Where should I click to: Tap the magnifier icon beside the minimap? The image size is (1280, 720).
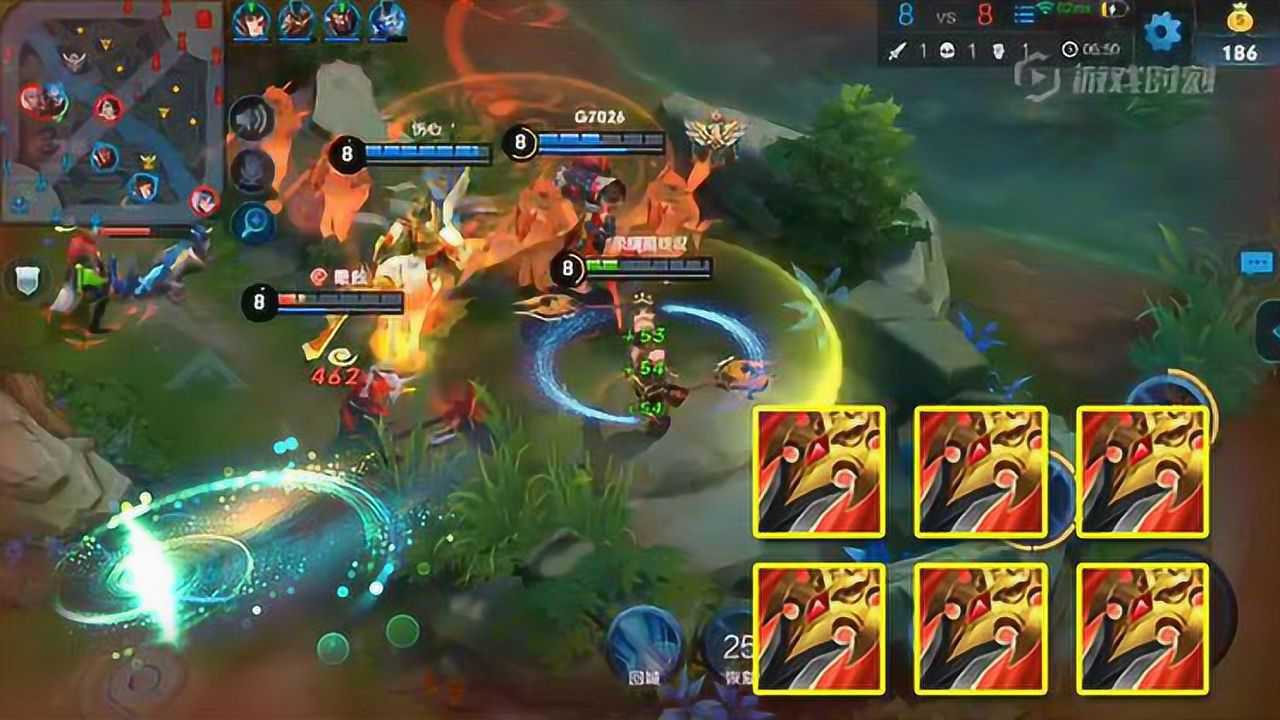coord(253,222)
